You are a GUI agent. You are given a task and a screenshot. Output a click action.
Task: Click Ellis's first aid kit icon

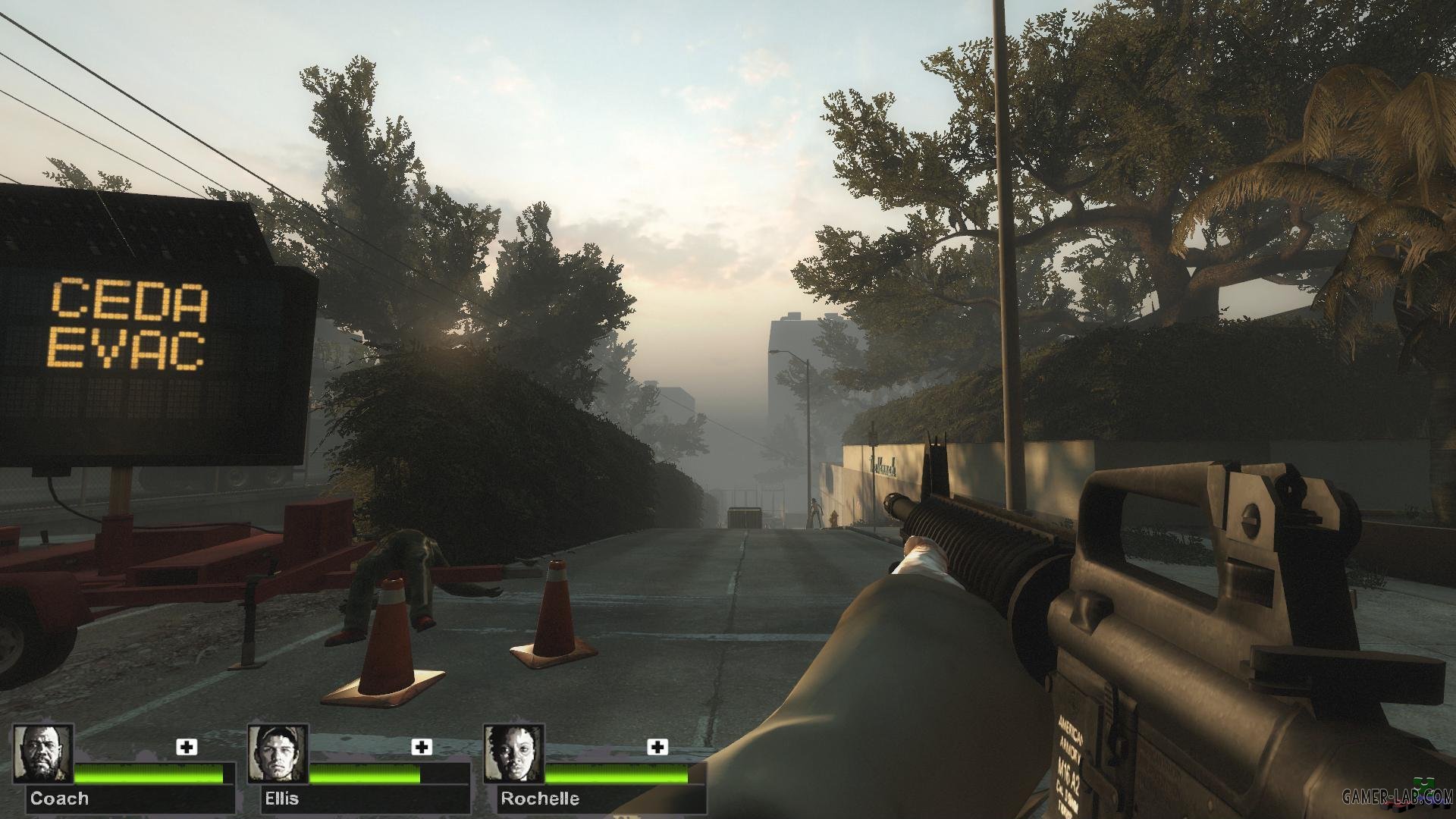coord(422,747)
